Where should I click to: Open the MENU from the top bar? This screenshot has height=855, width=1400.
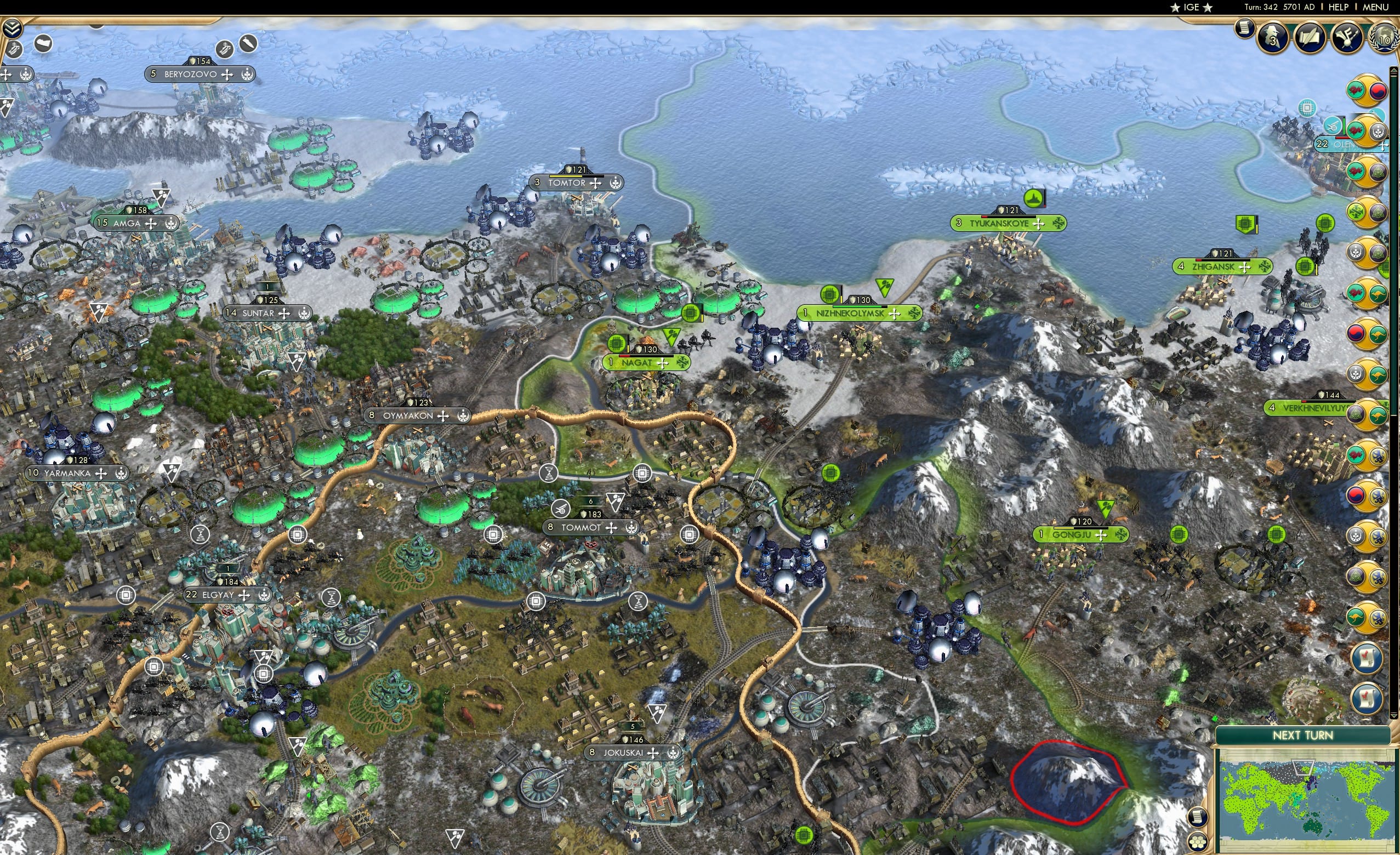pos(1379,7)
